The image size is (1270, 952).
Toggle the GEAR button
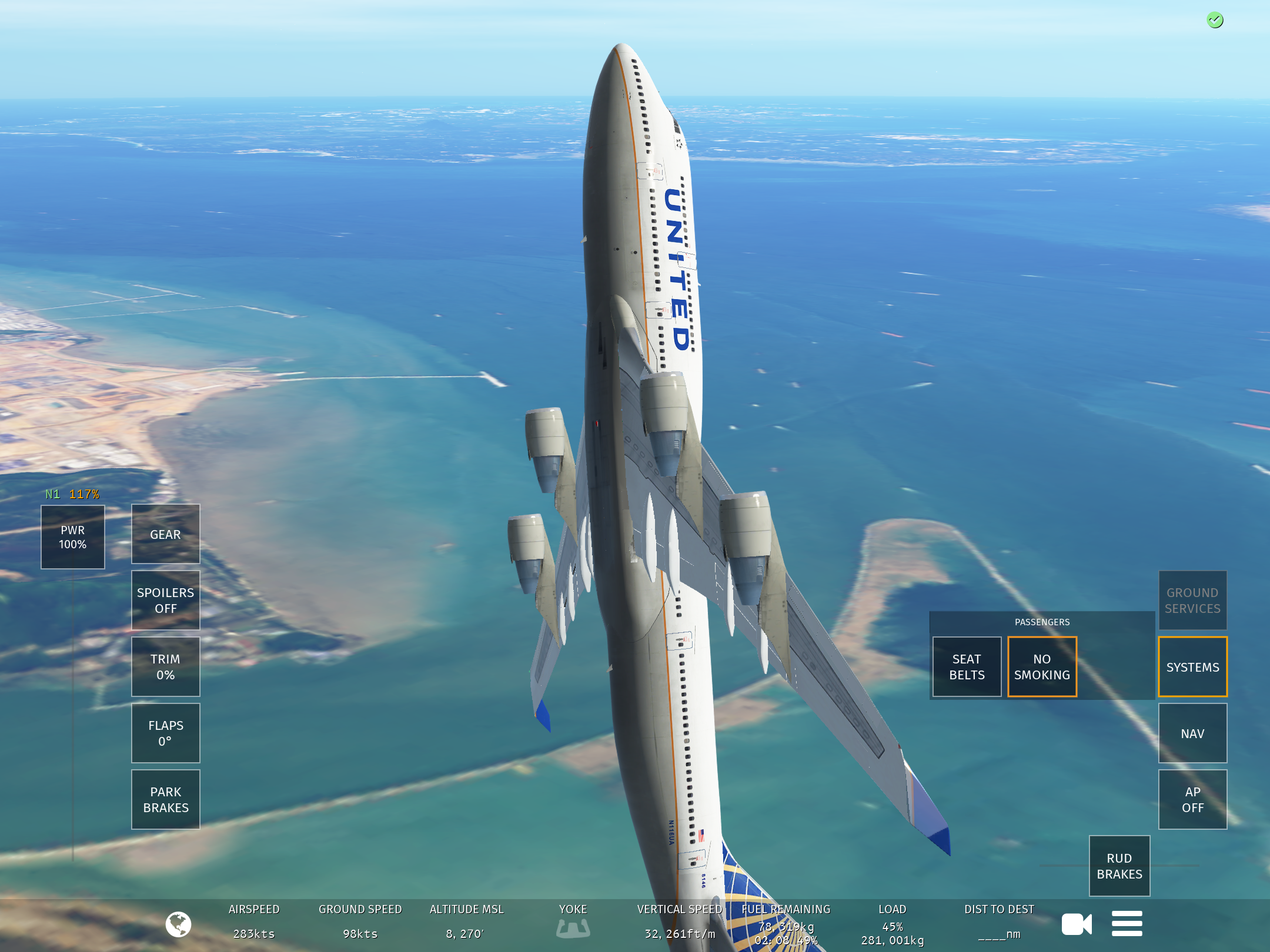point(165,534)
